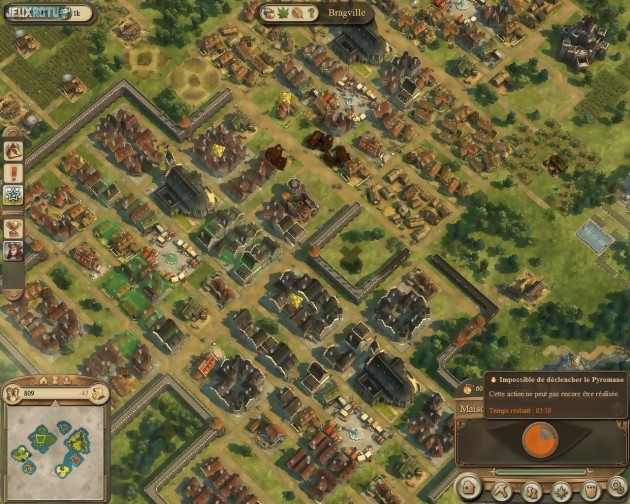Screen dimensions: 630x504
Task: Open the house build menu button
Action: click(x=469, y=489)
